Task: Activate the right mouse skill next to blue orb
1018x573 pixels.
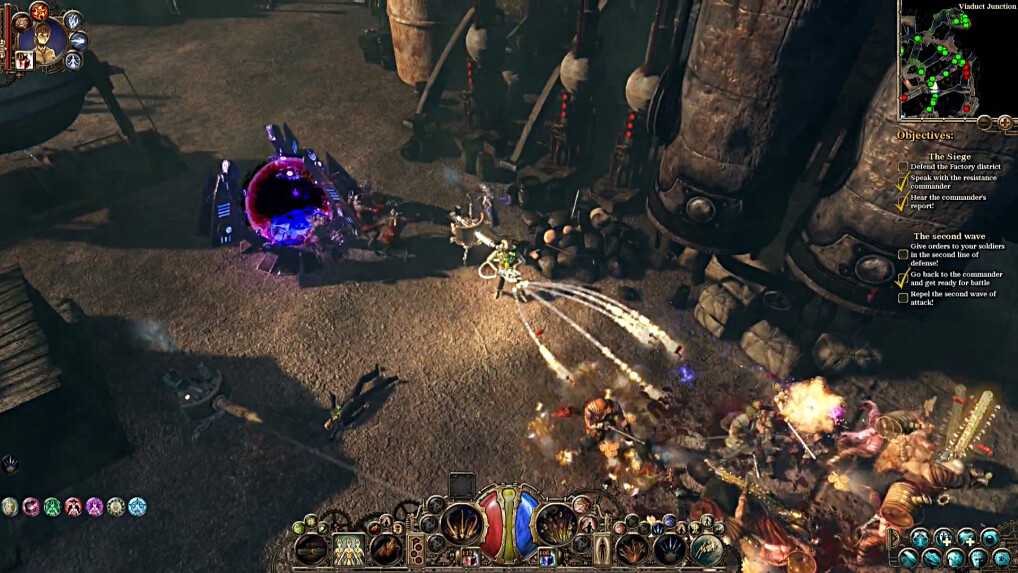Action: 556,524
